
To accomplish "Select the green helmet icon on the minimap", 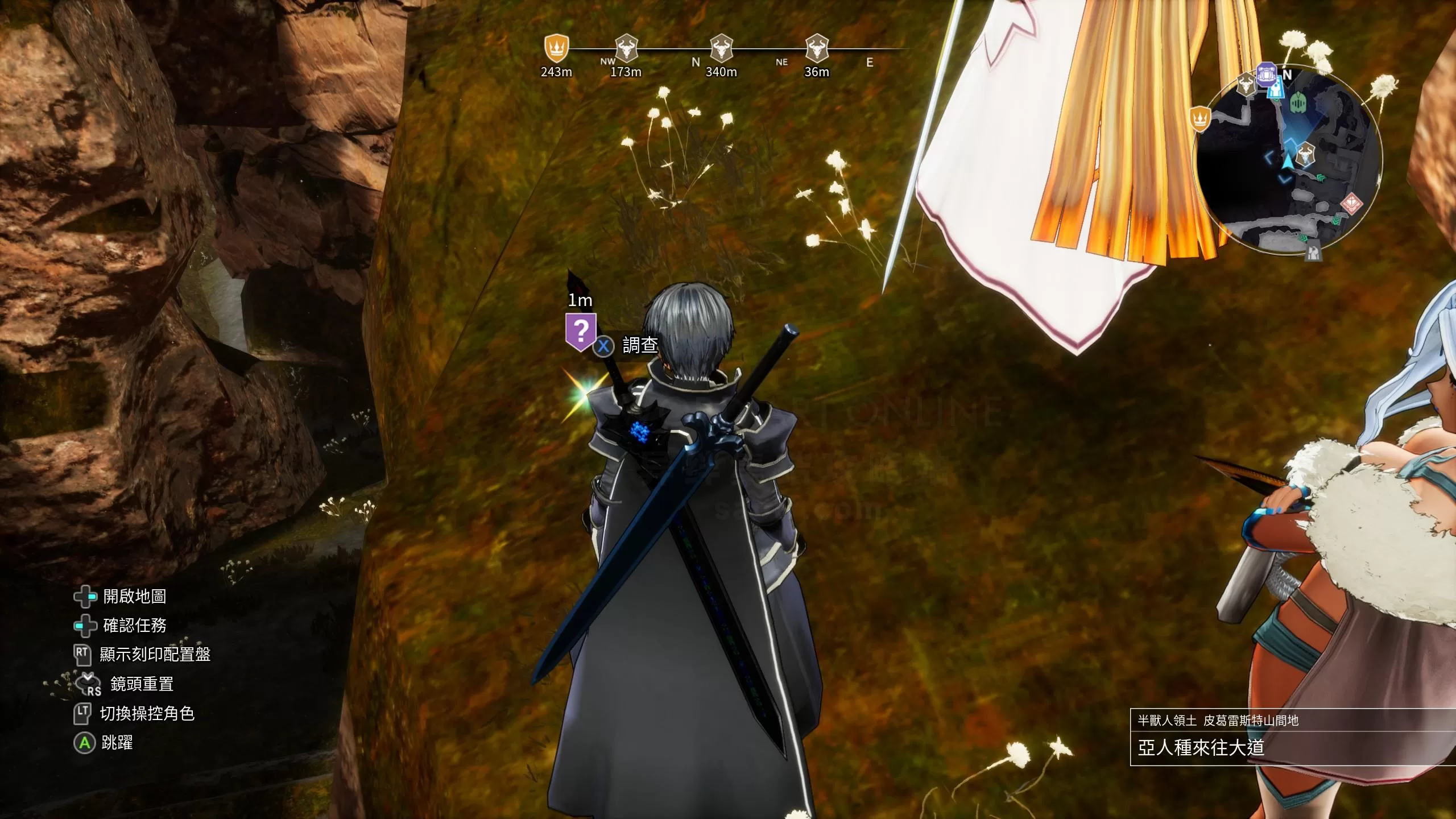I will click(1297, 103).
